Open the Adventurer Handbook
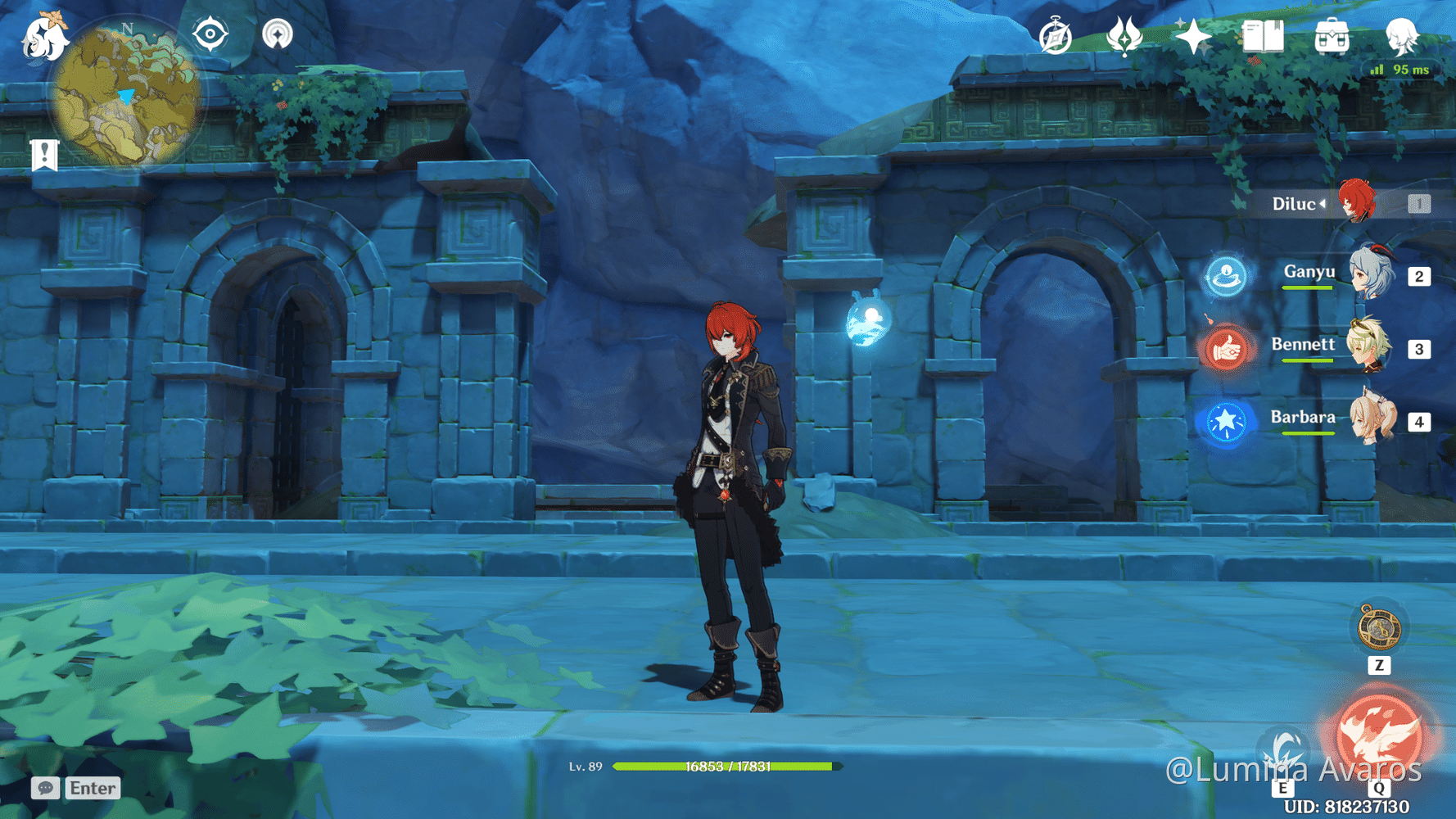Viewport: 1456px width, 819px height. [1261, 36]
